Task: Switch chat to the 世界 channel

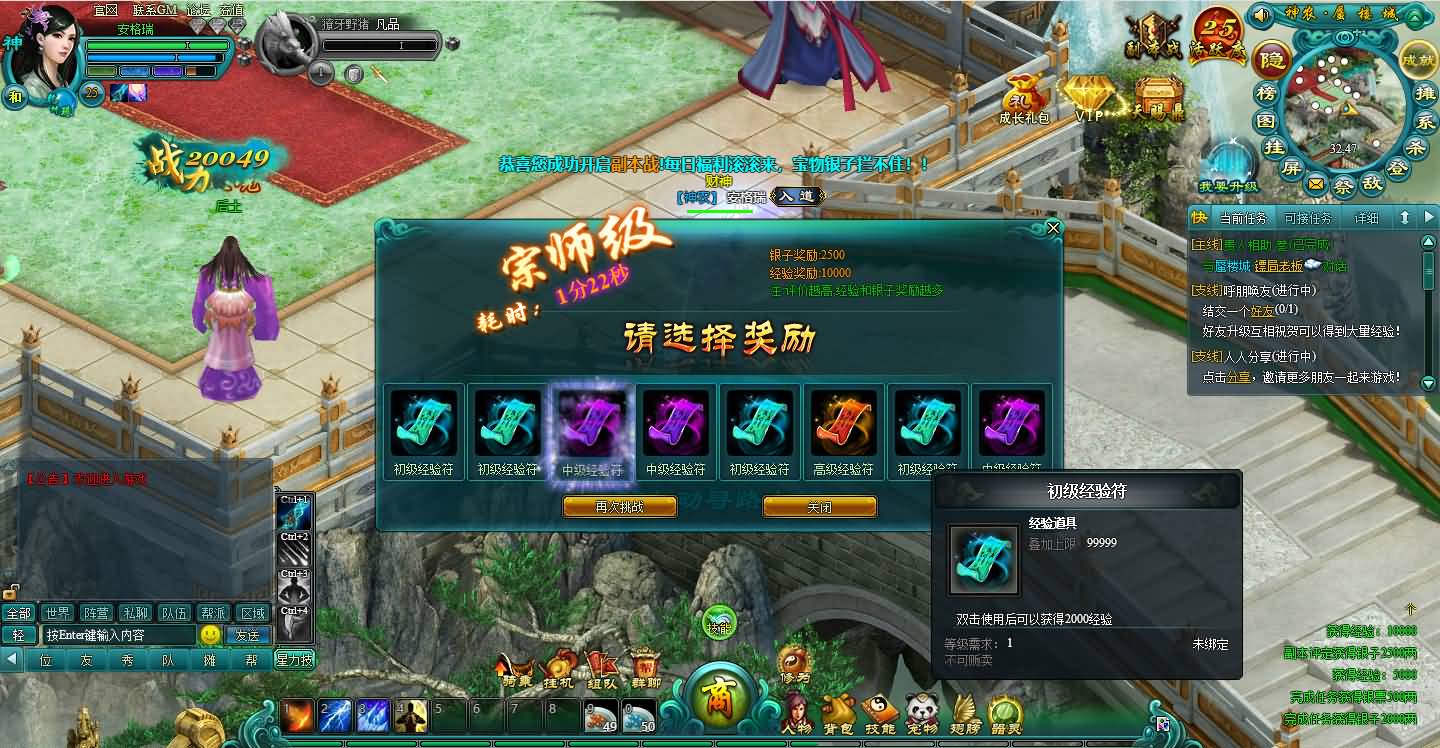Action: pyautogui.click(x=58, y=612)
